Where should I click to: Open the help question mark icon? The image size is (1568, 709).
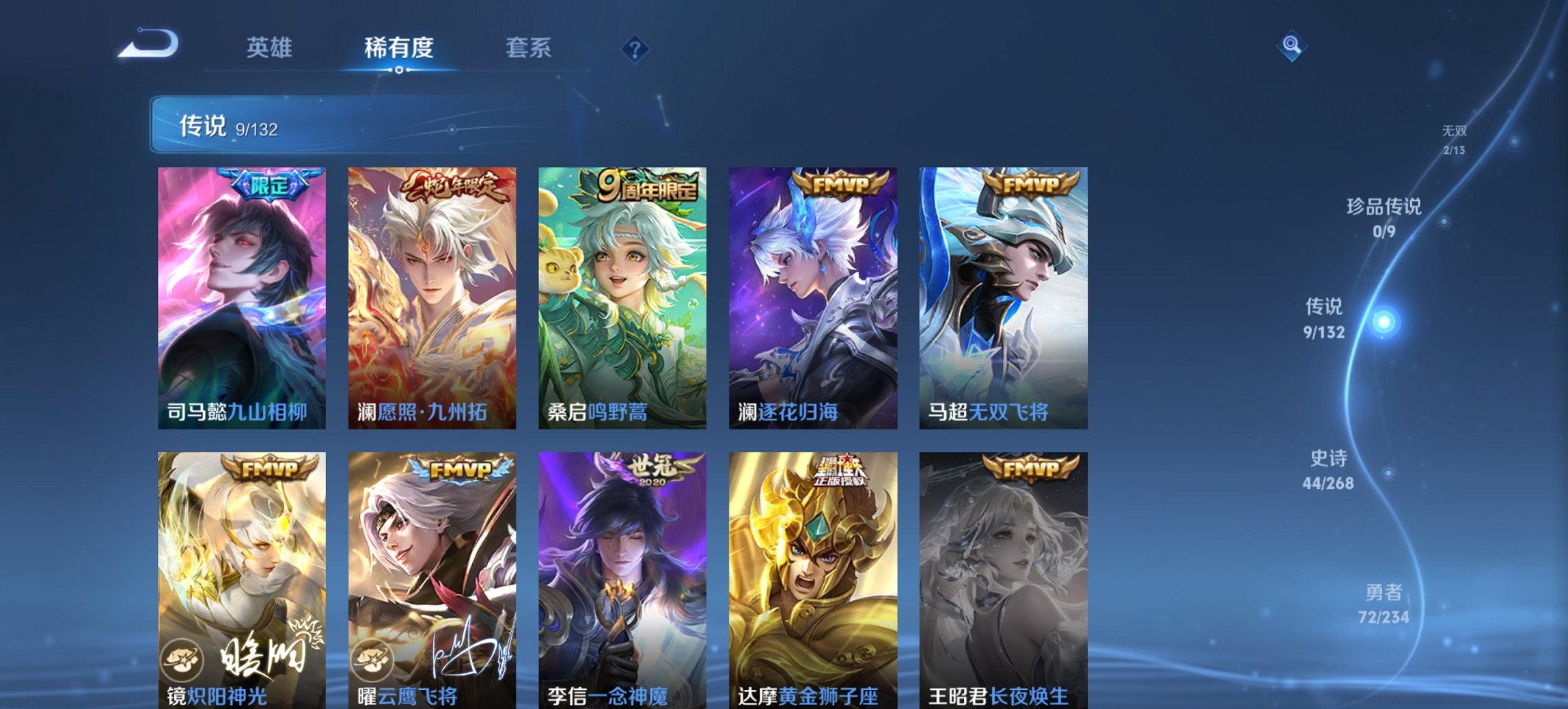634,48
